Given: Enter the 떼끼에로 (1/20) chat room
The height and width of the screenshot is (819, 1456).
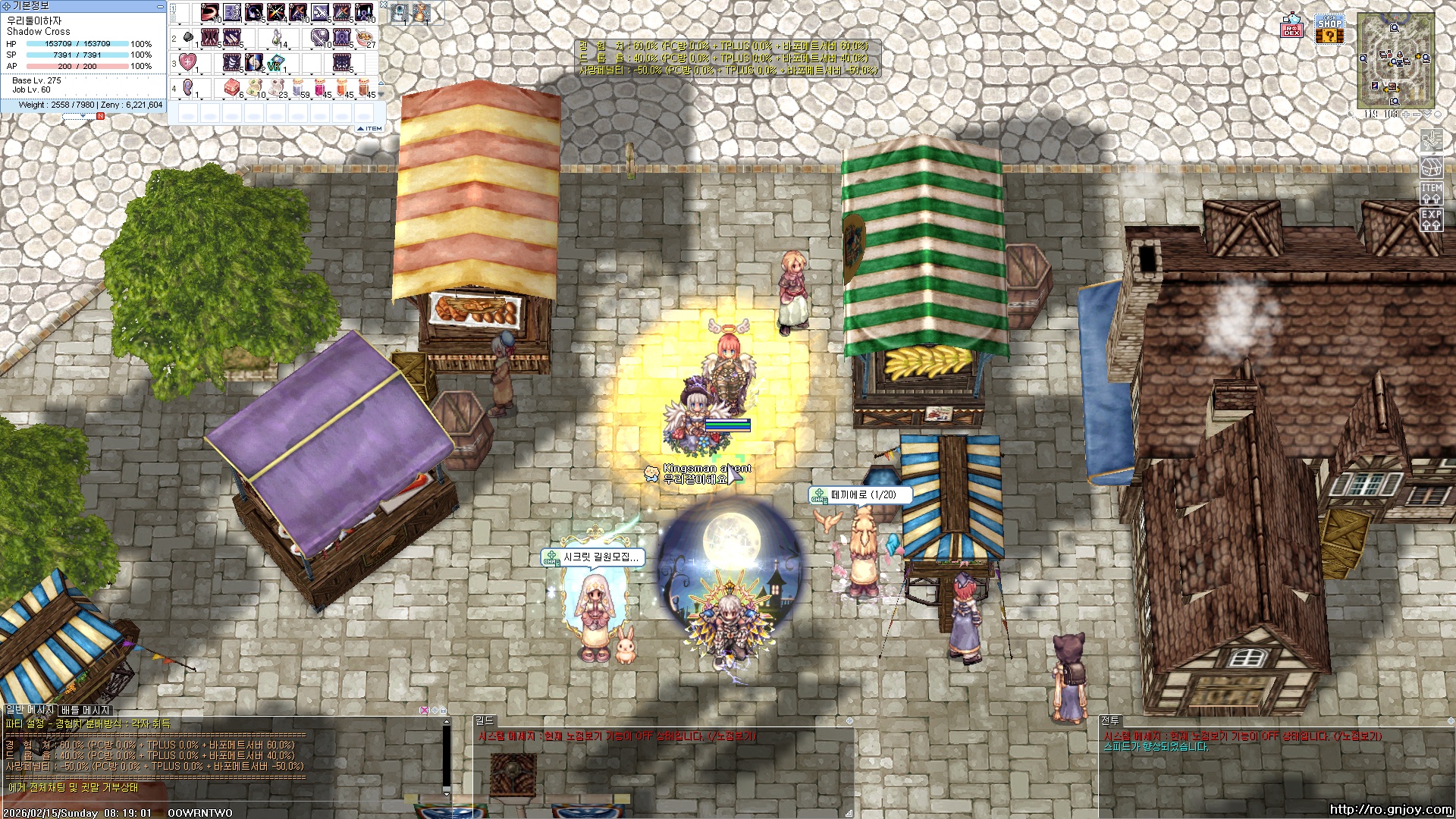Looking at the screenshot, I should coord(861,494).
